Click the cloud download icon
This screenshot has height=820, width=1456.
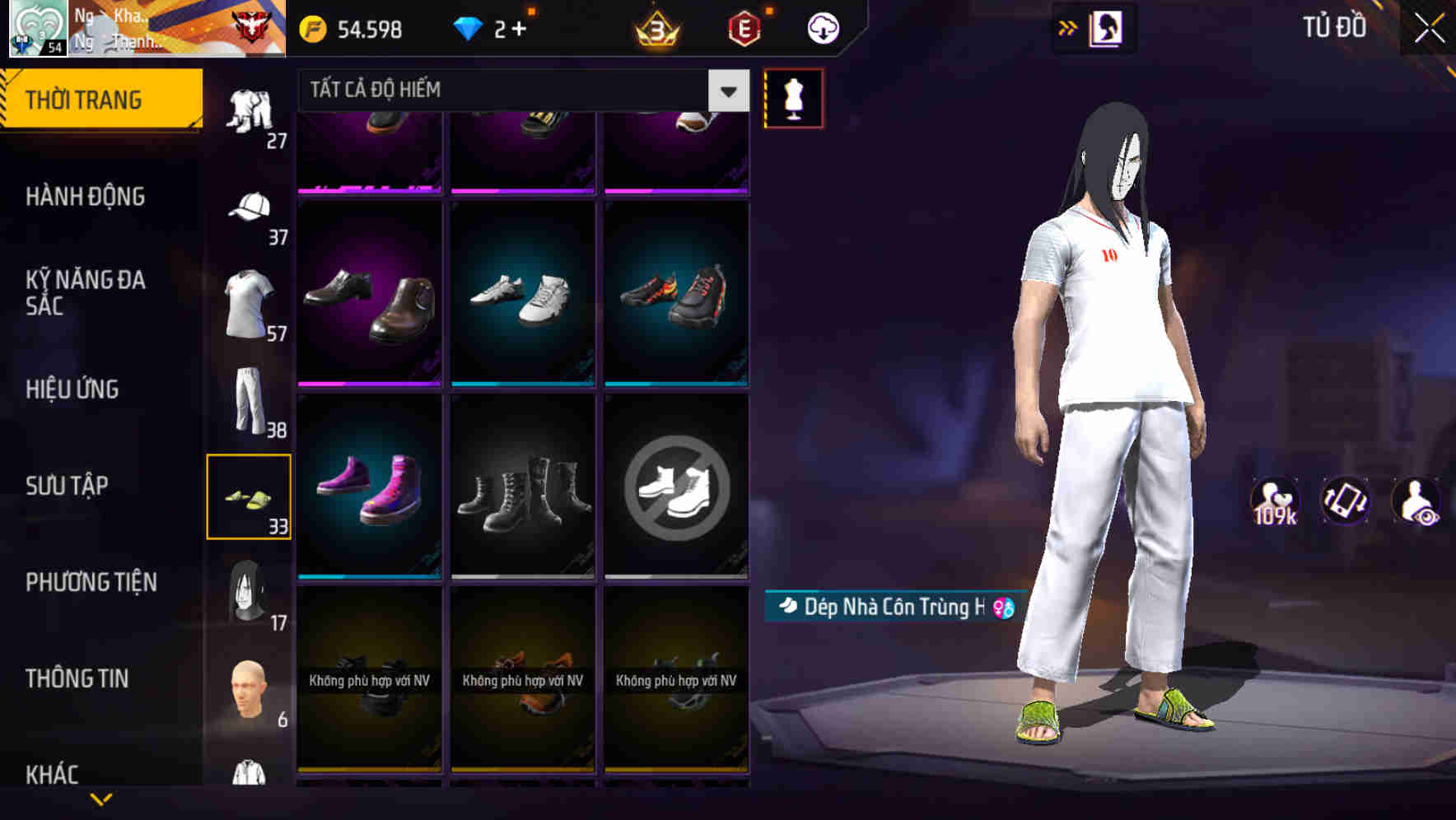(x=823, y=27)
